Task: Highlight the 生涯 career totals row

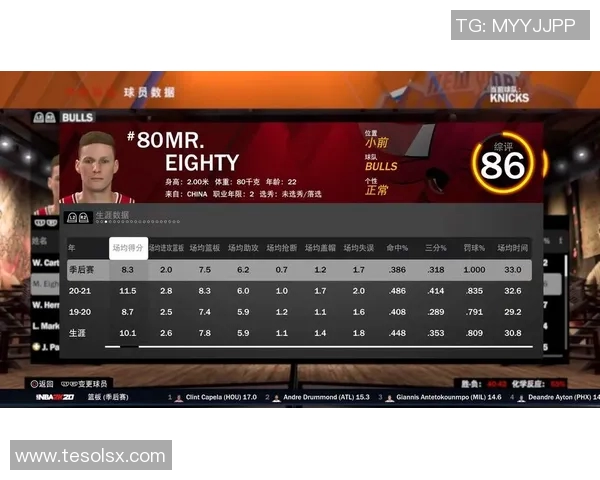Action: (299, 333)
